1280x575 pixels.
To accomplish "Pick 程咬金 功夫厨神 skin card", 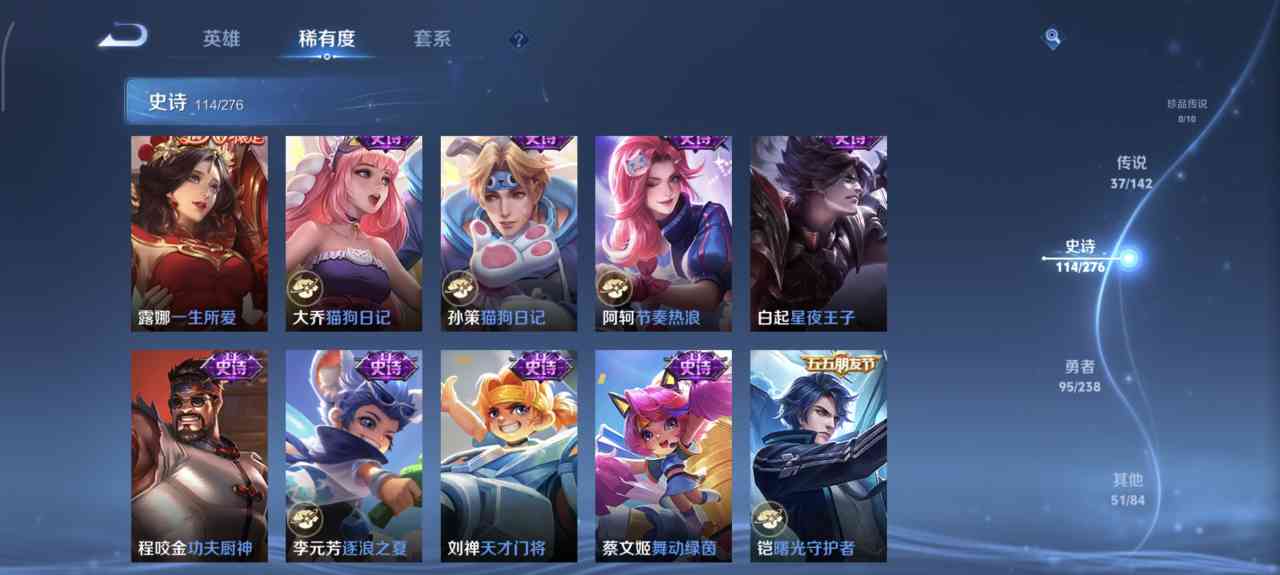I will click(199, 455).
